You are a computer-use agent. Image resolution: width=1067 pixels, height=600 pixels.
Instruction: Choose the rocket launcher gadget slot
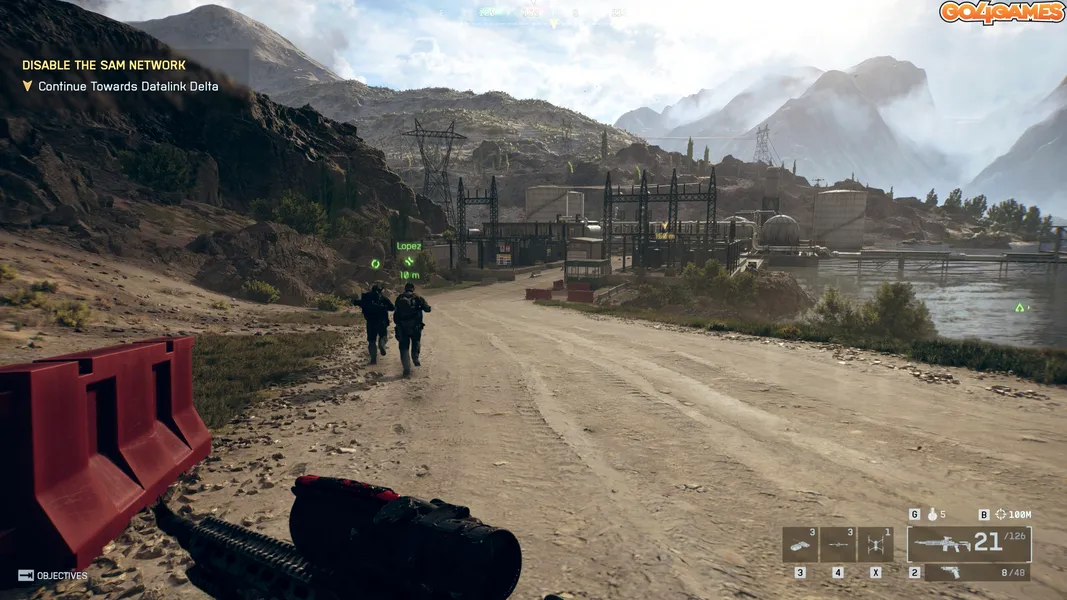(x=837, y=544)
